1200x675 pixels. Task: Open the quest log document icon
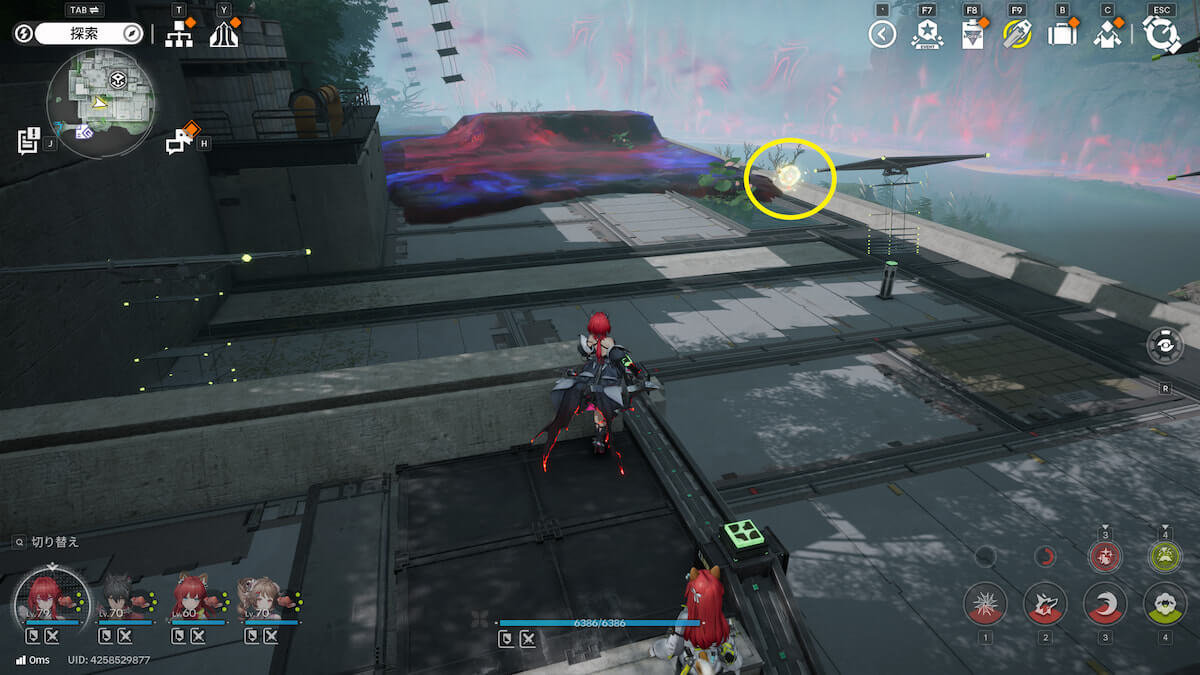(29, 140)
